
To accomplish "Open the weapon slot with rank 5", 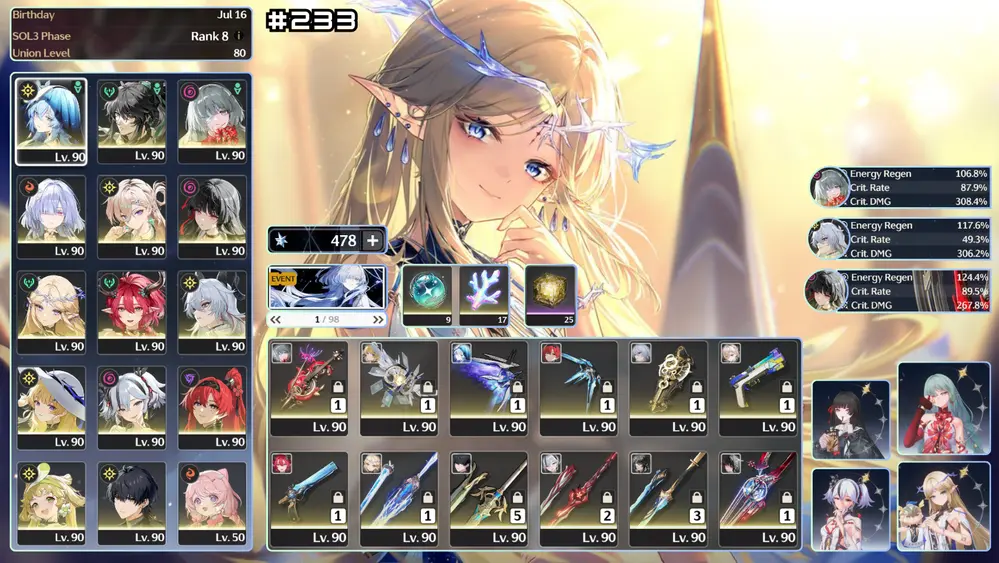I will point(489,498).
